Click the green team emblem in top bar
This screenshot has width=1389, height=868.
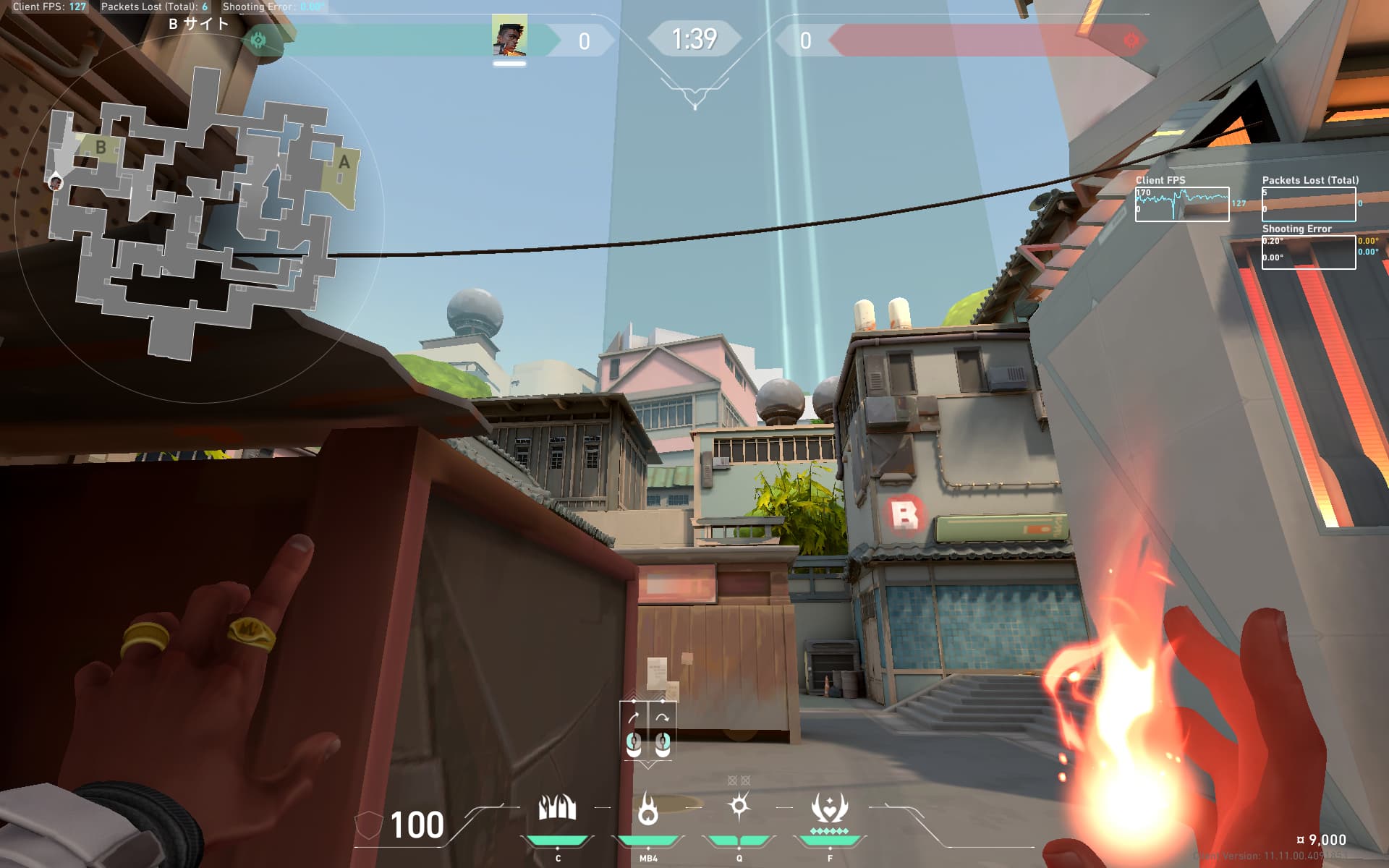258,40
